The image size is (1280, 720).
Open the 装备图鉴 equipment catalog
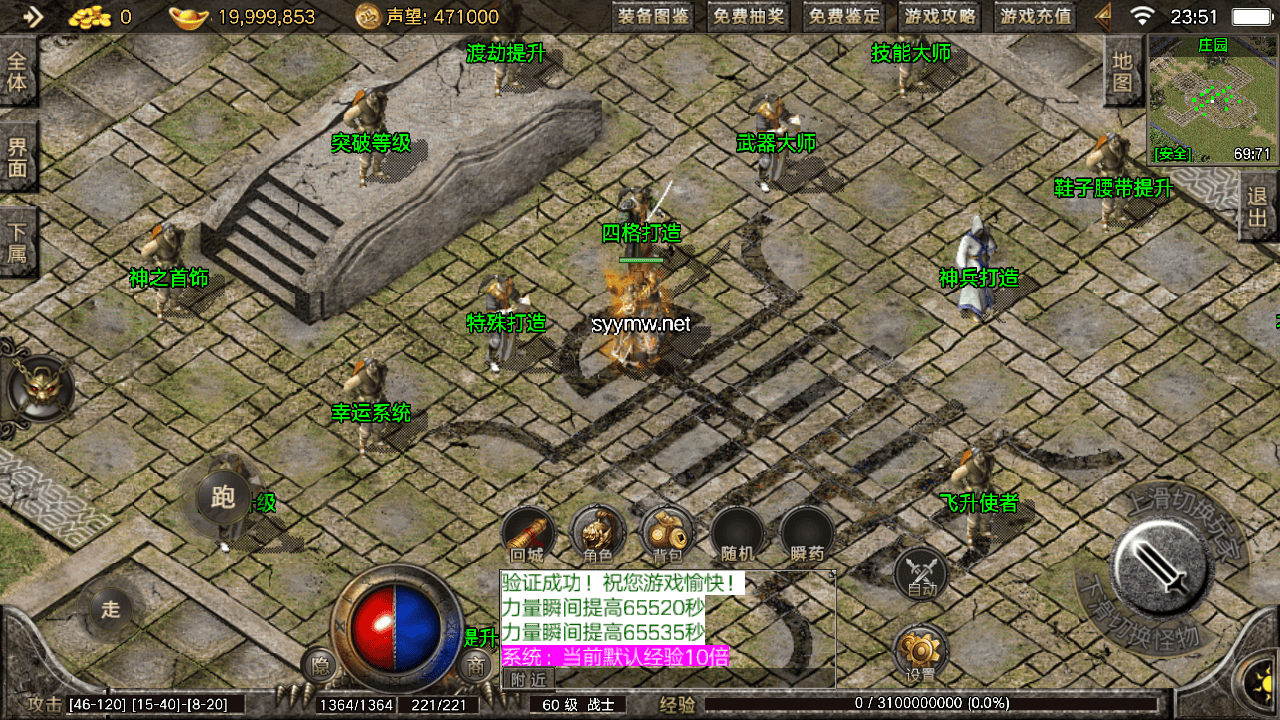coord(654,16)
